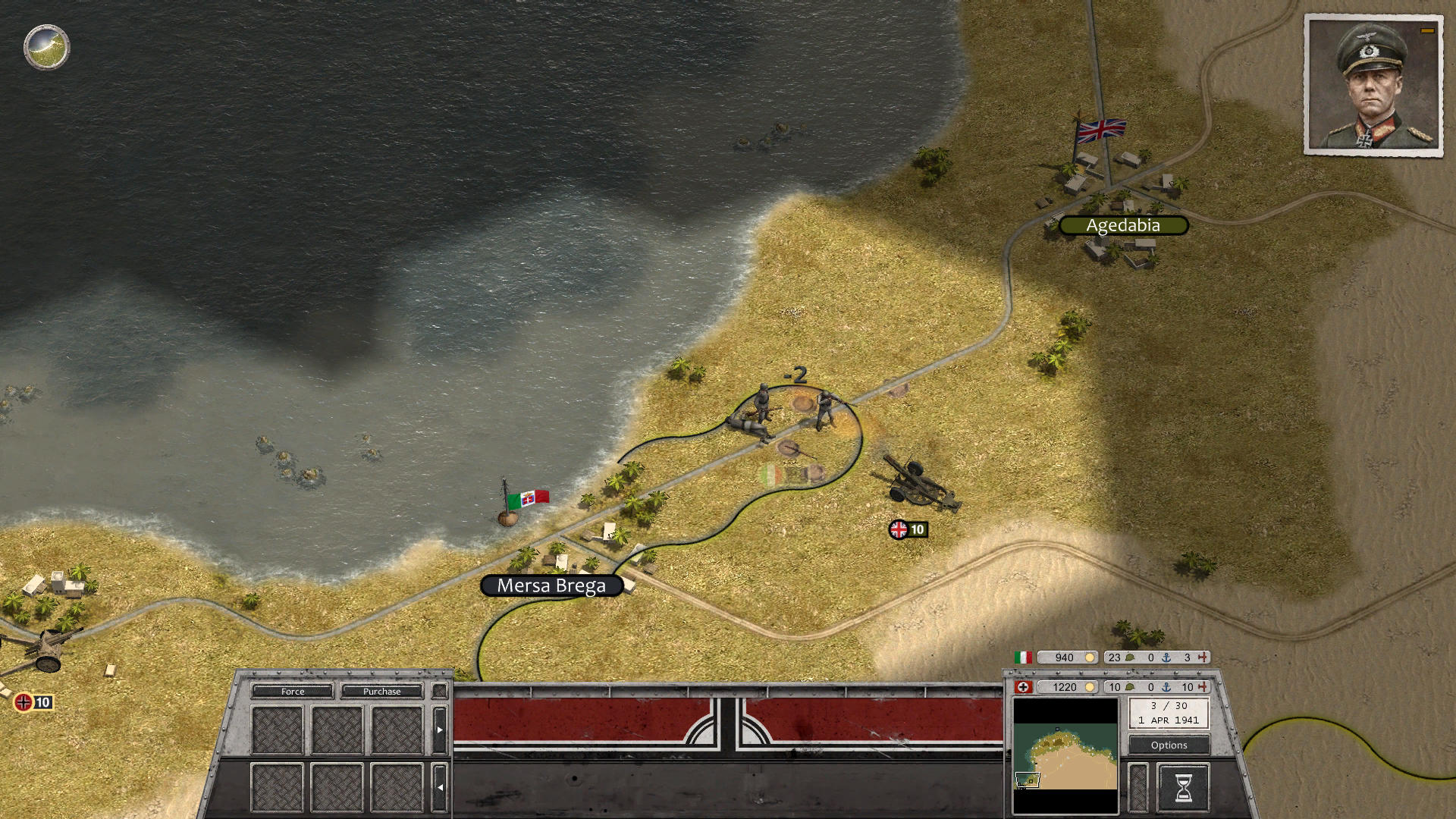Switch to the Force tab
1456x819 pixels.
(x=292, y=692)
